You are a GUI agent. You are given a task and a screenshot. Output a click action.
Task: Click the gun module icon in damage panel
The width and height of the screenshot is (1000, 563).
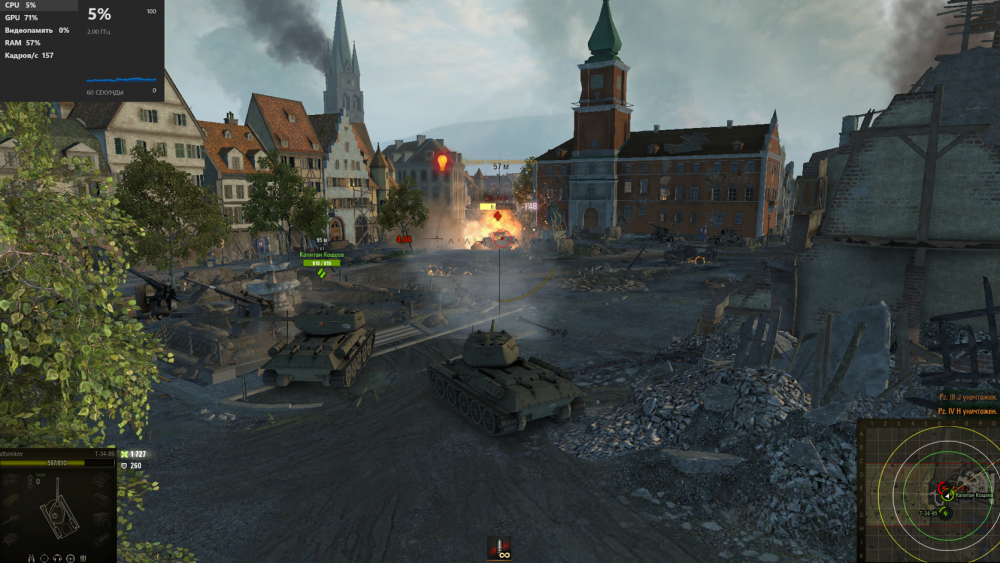(x=12, y=520)
